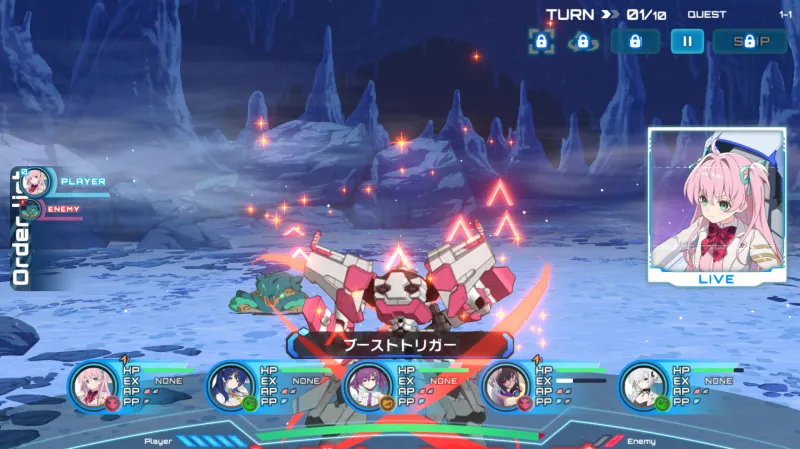Select the purple-haired party member portrait
The image size is (800, 449).
click(369, 385)
